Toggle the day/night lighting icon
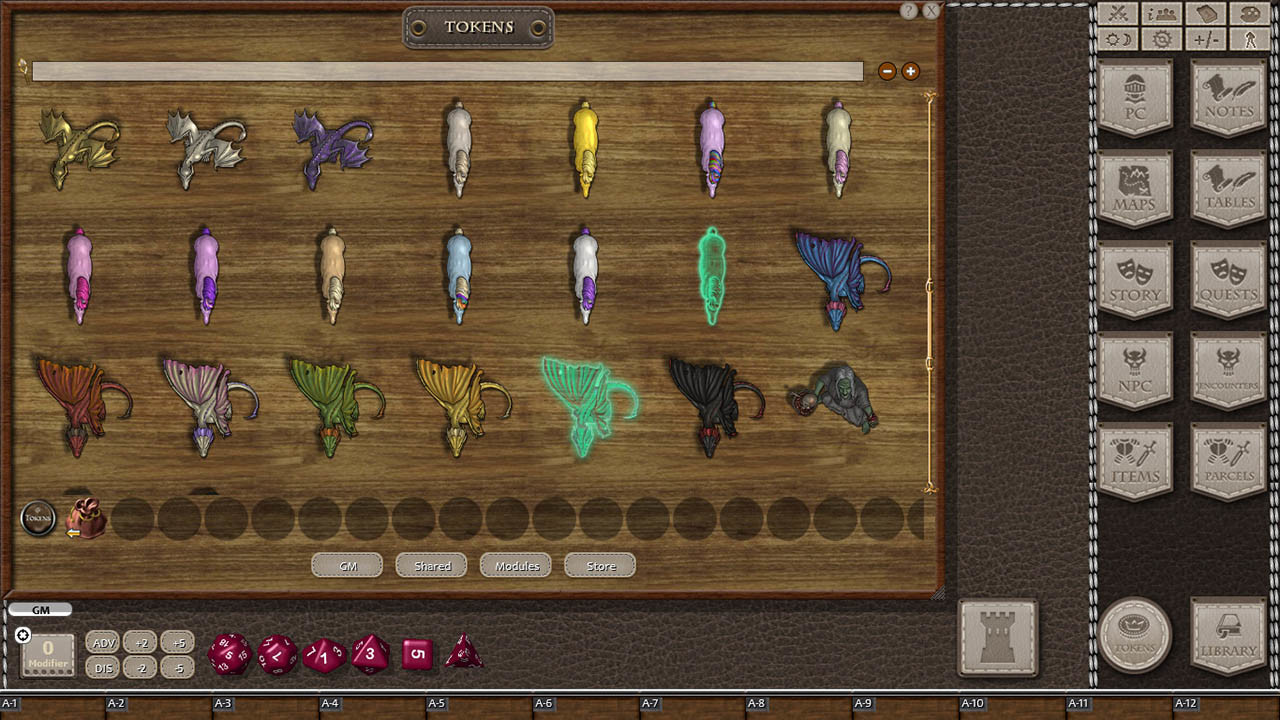The image size is (1280, 720). tap(1119, 39)
